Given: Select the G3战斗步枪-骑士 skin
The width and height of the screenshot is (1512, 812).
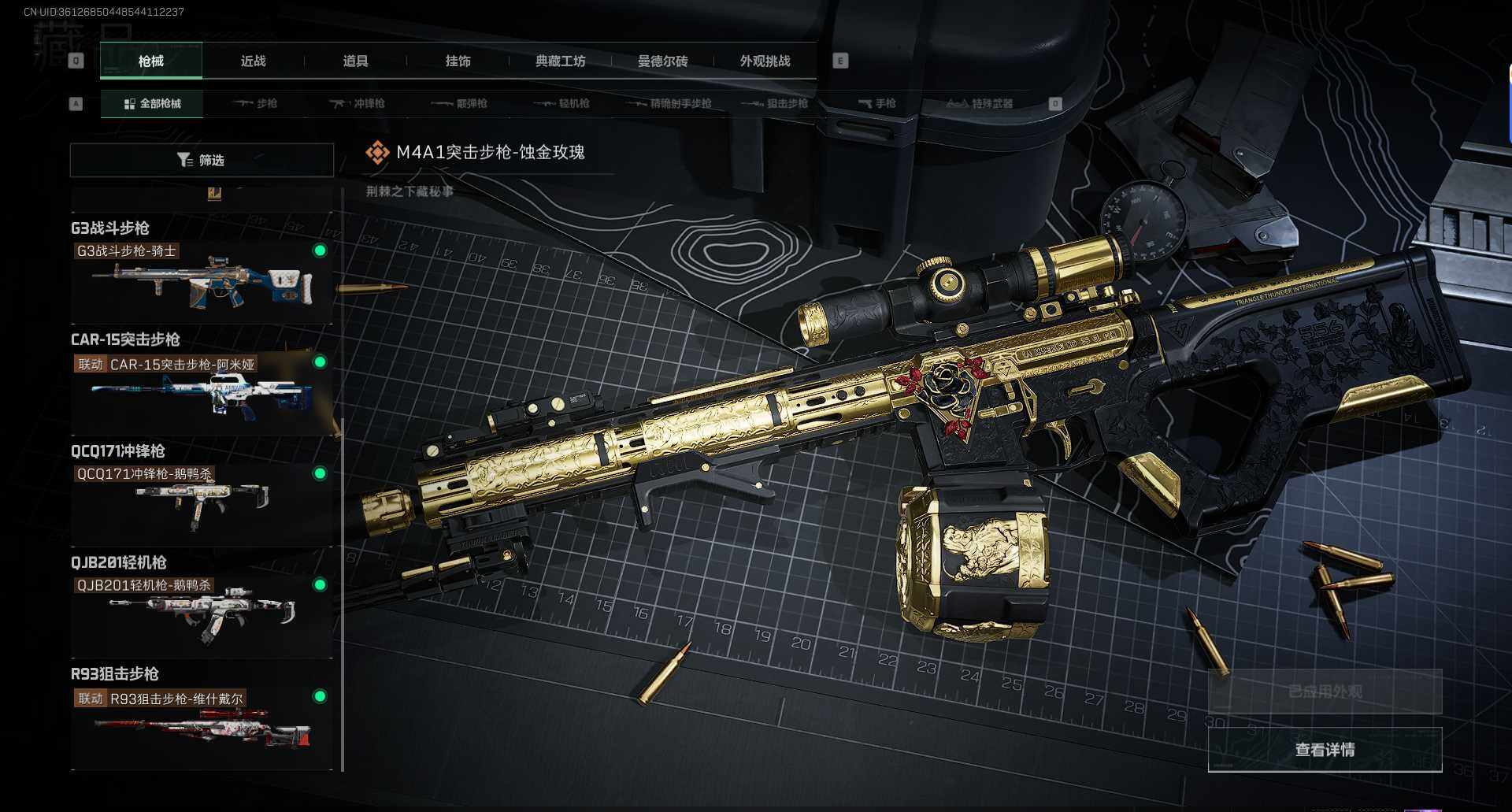Looking at the screenshot, I should pos(202,281).
